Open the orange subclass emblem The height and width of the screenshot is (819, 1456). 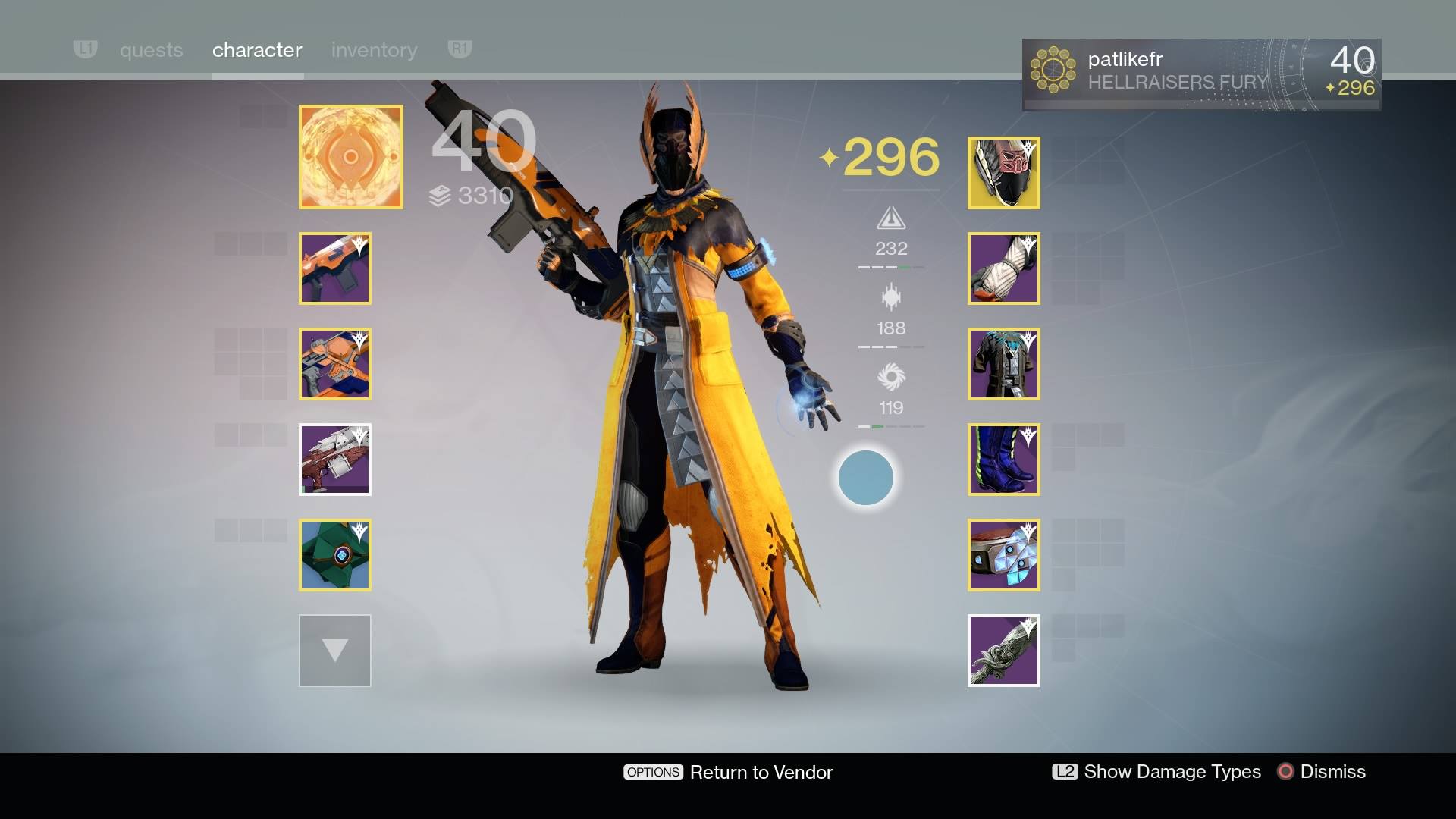pyautogui.click(x=350, y=157)
